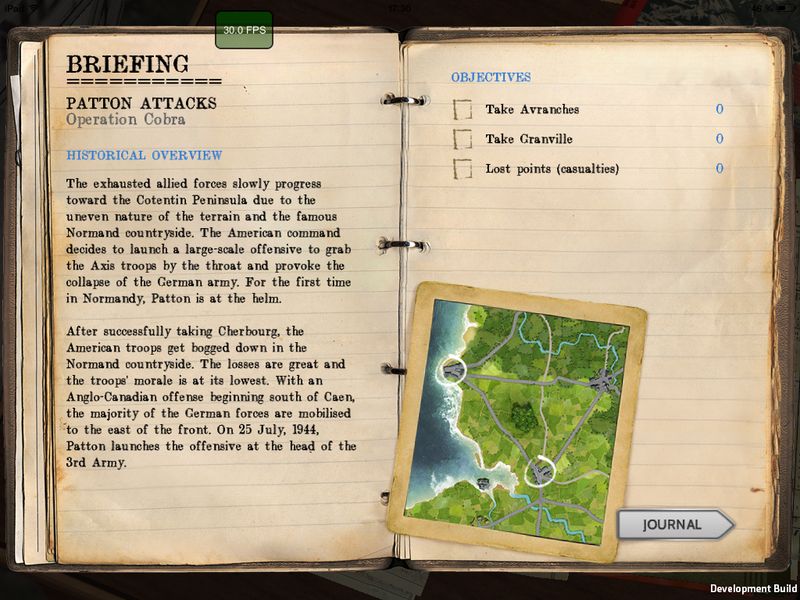Viewport: 800px width, 600px height.
Task: Open the Journal page
Action: [x=673, y=524]
